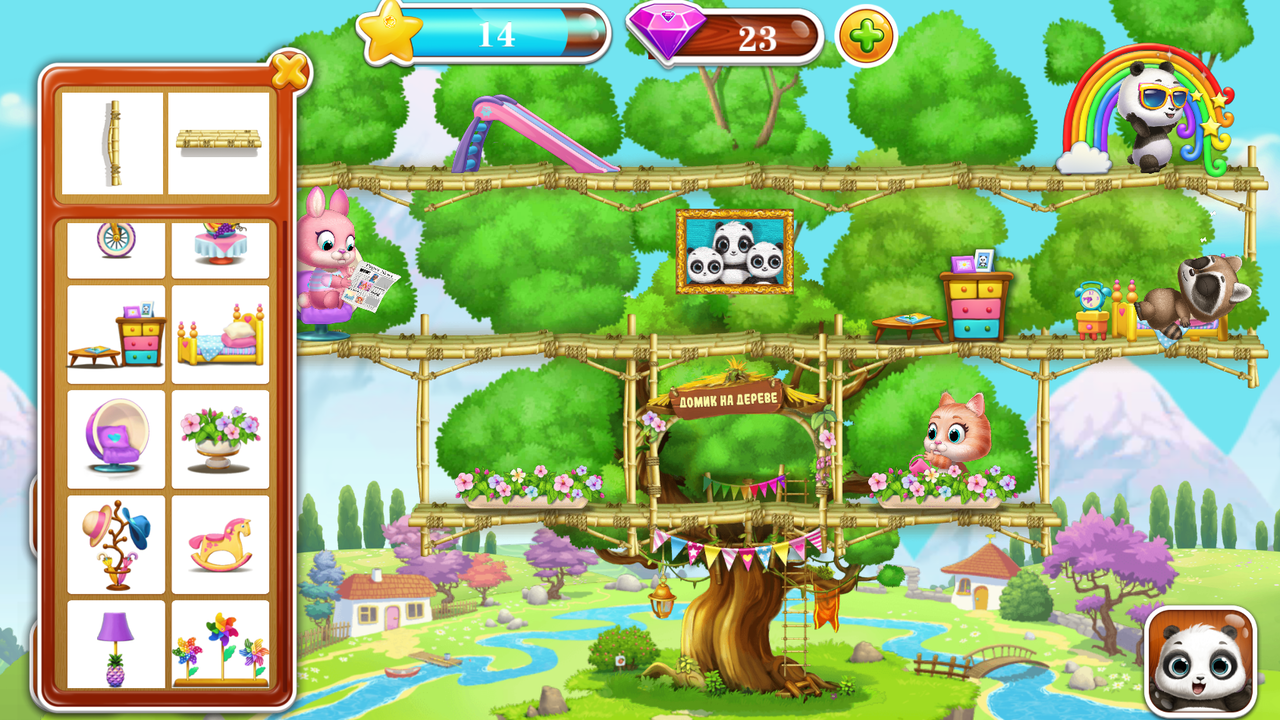This screenshot has width=1280, height=720.
Task: Close the furniture panel with orange X
Action: (x=288, y=71)
